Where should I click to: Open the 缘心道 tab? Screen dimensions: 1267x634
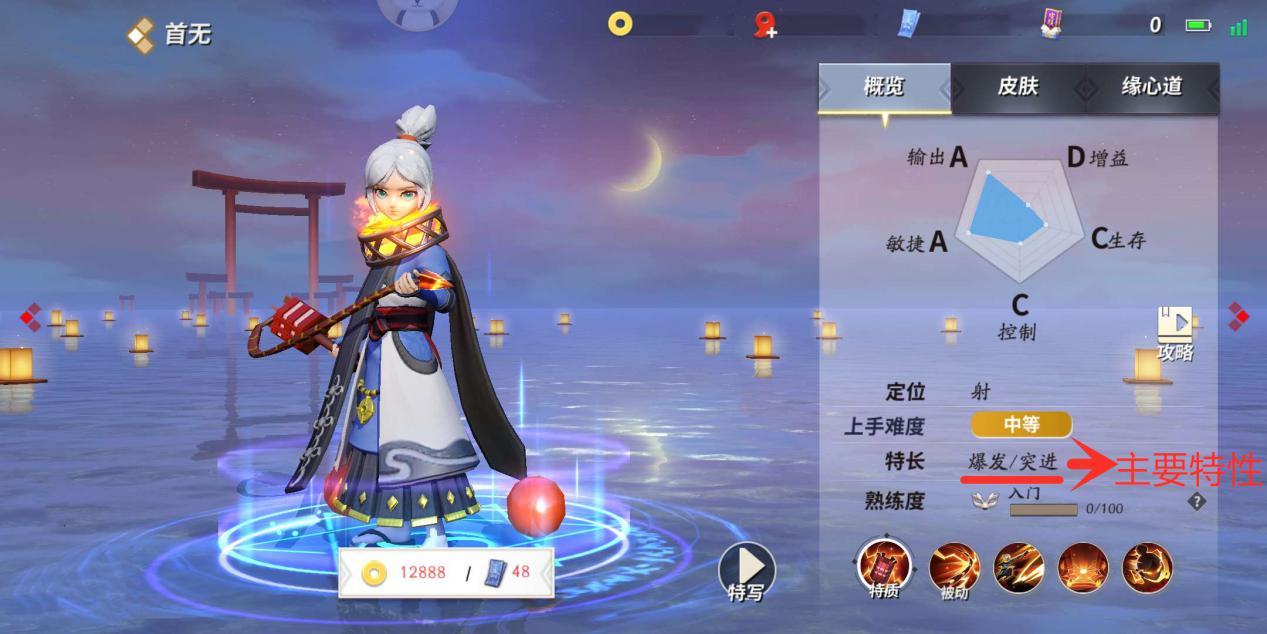(x=1152, y=87)
